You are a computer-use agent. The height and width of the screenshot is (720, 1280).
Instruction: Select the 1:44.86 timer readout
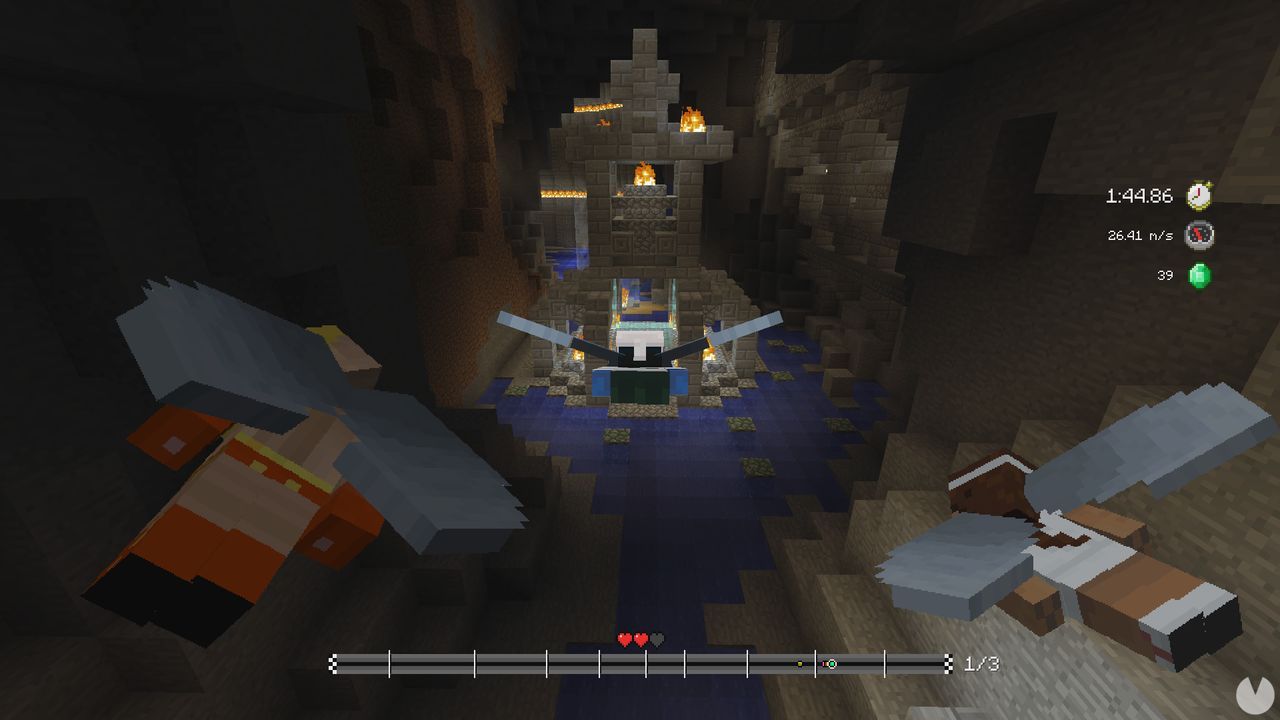click(x=1140, y=197)
